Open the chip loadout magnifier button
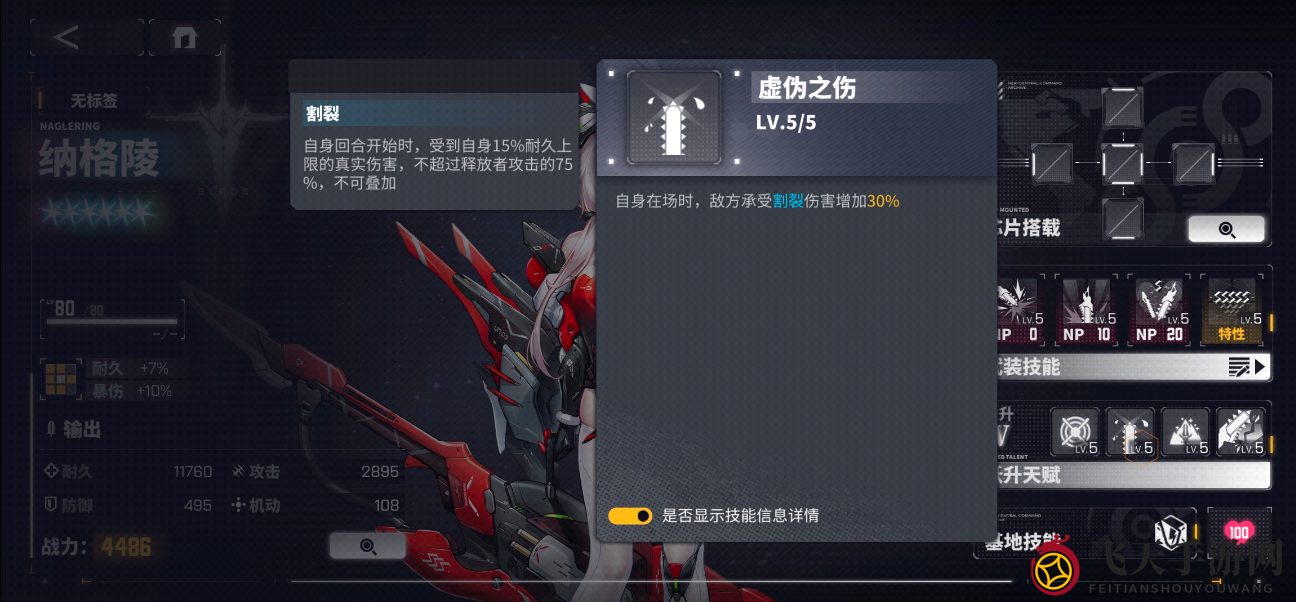The image size is (1296, 602). [1226, 229]
